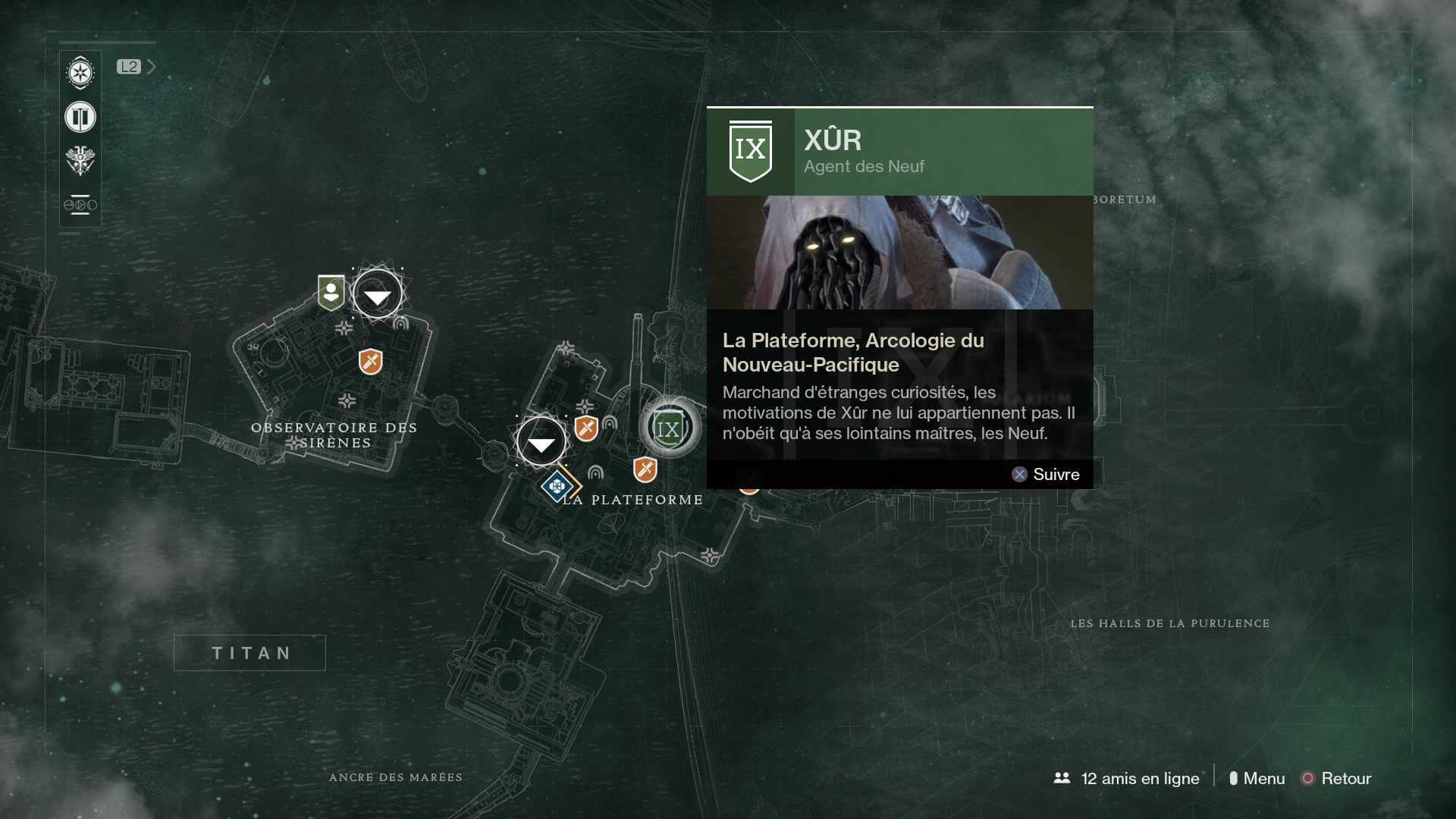Open the Menu option

pos(1257,778)
